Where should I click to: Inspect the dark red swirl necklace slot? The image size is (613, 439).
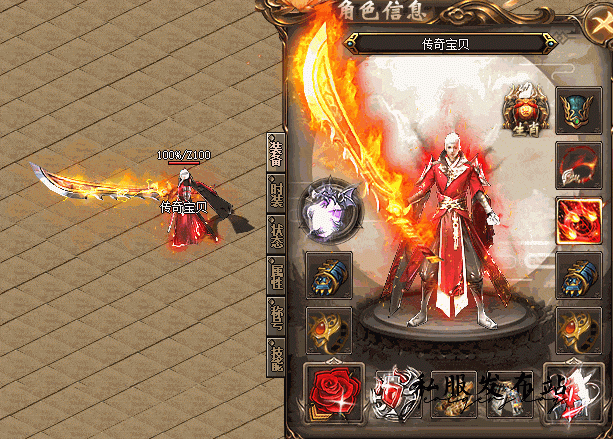click(x=577, y=163)
